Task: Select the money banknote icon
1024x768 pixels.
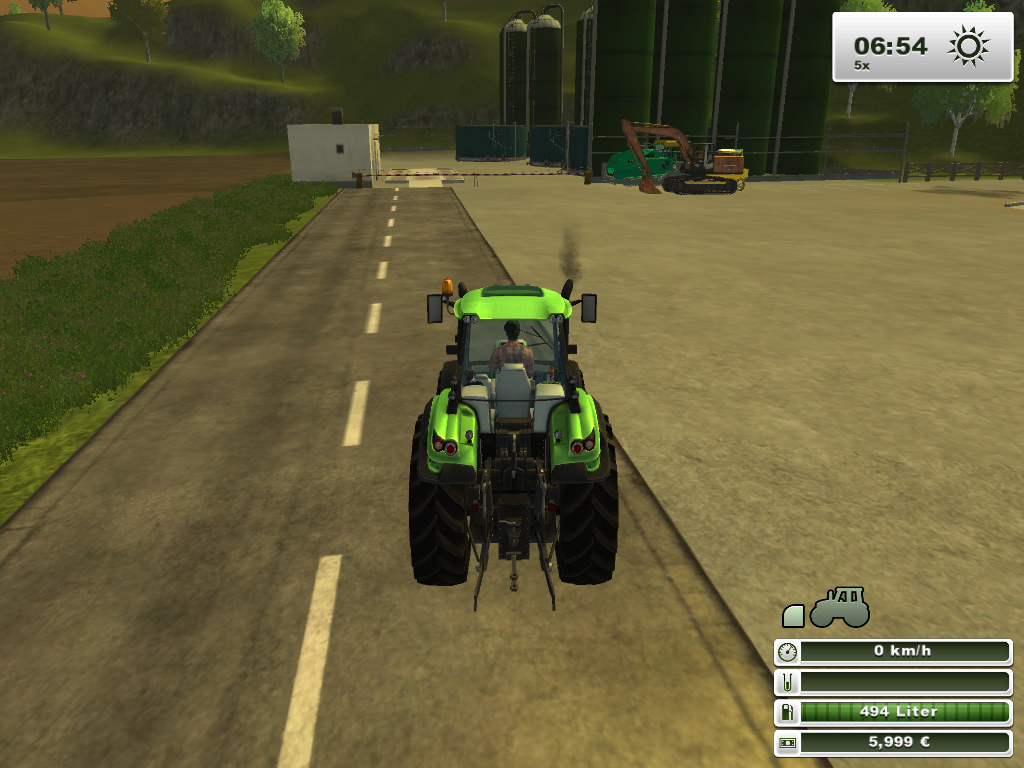Action: coord(788,743)
